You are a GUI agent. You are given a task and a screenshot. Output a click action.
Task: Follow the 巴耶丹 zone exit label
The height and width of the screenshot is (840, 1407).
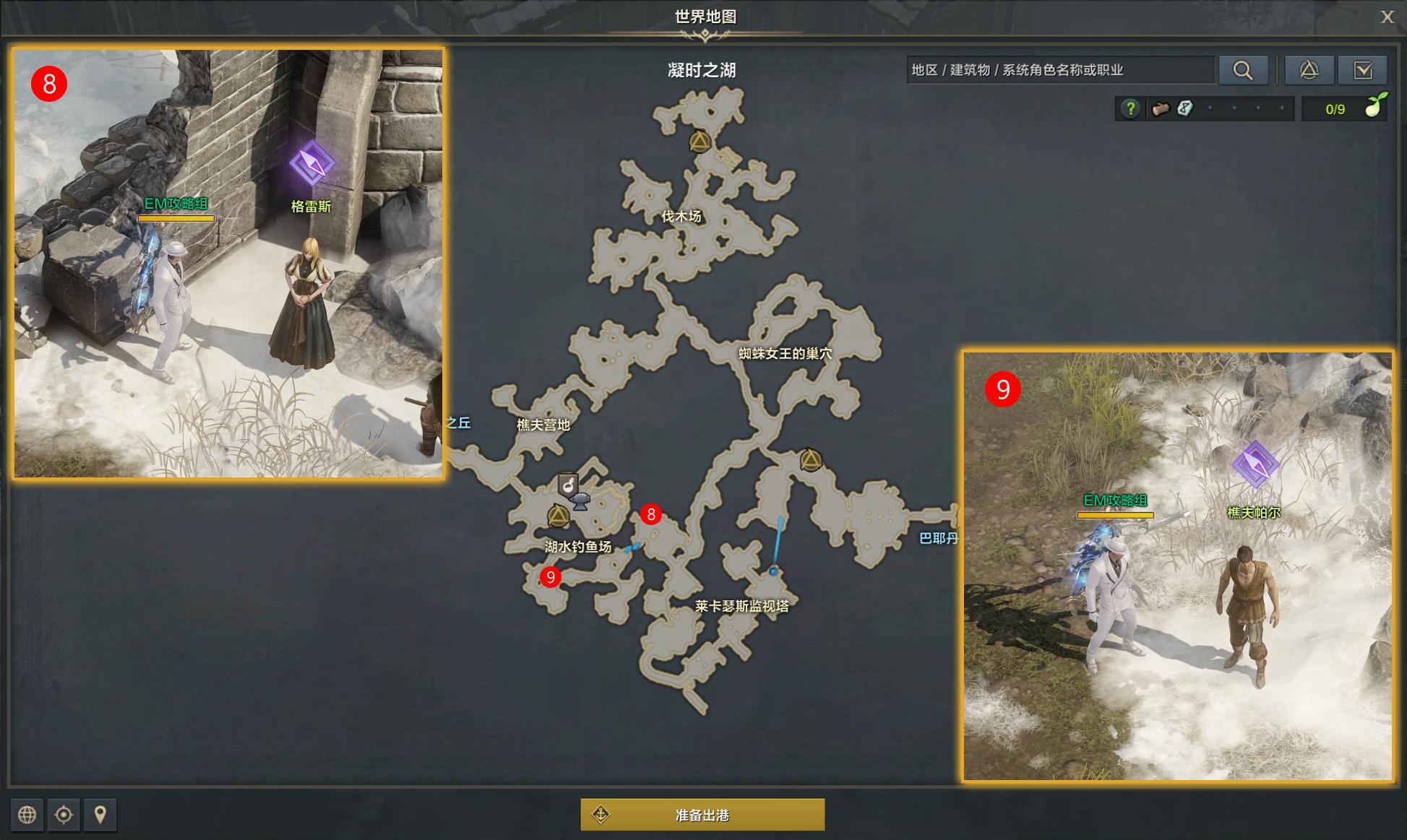938,538
